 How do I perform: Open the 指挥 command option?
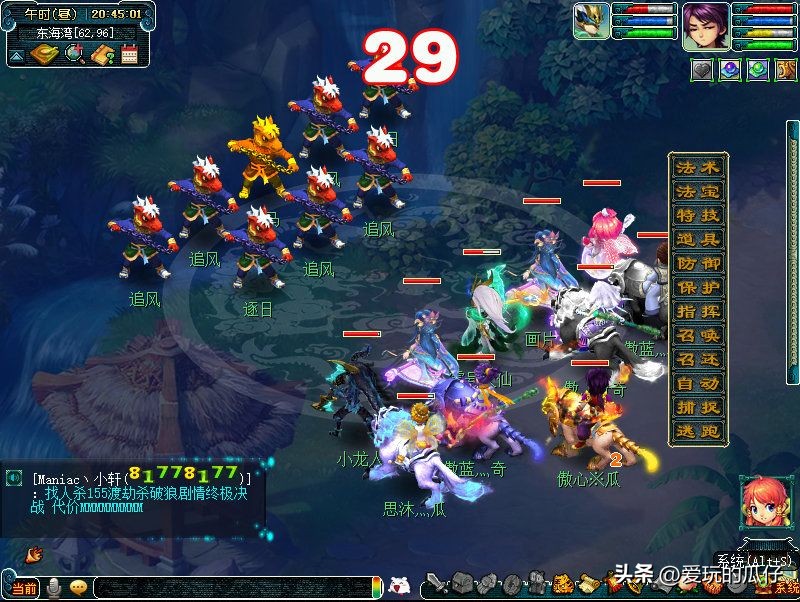(x=697, y=312)
